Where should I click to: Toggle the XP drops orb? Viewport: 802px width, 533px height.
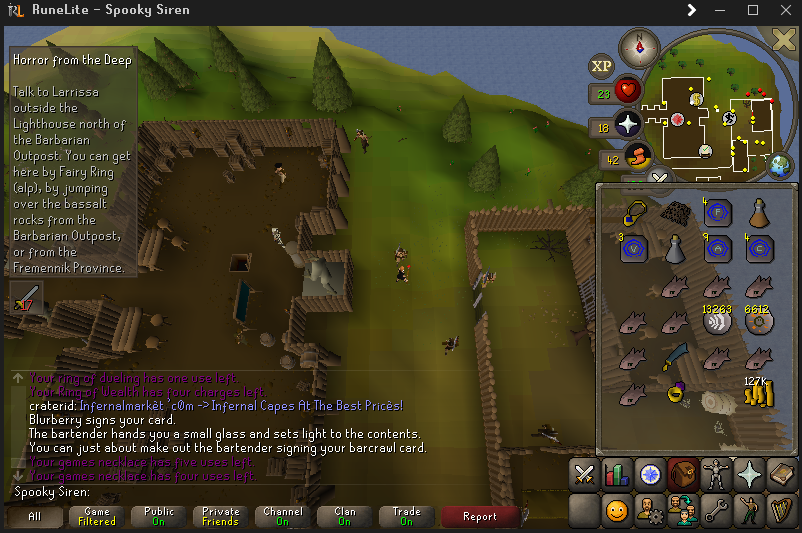(601, 67)
